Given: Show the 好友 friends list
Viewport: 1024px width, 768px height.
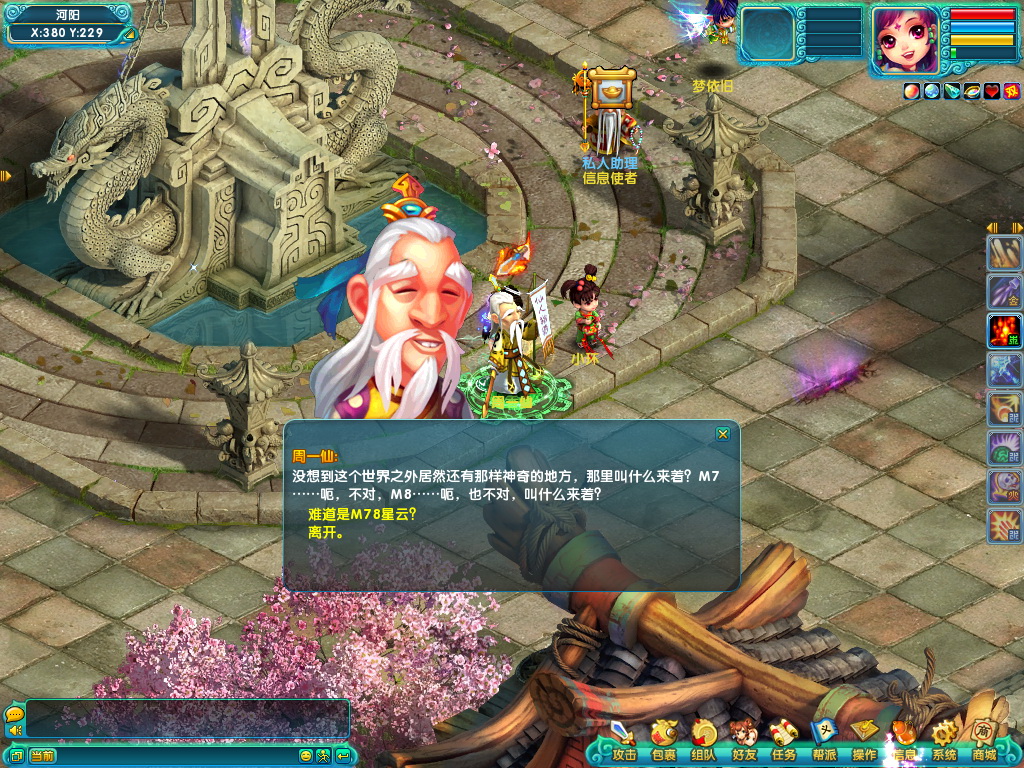Looking at the screenshot, I should tap(744, 743).
